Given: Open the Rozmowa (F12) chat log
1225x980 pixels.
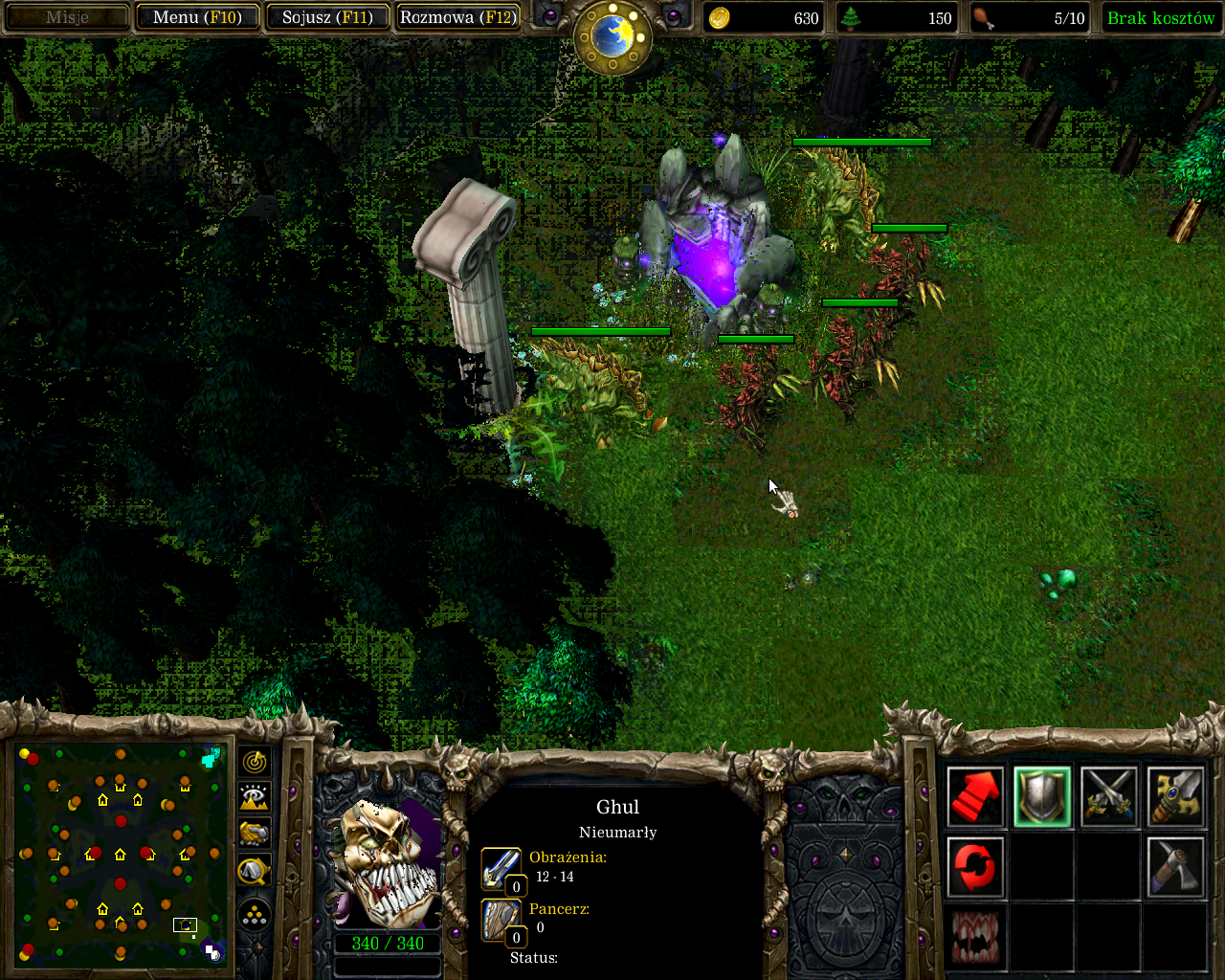Looking at the screenshot, I should 457,17.
